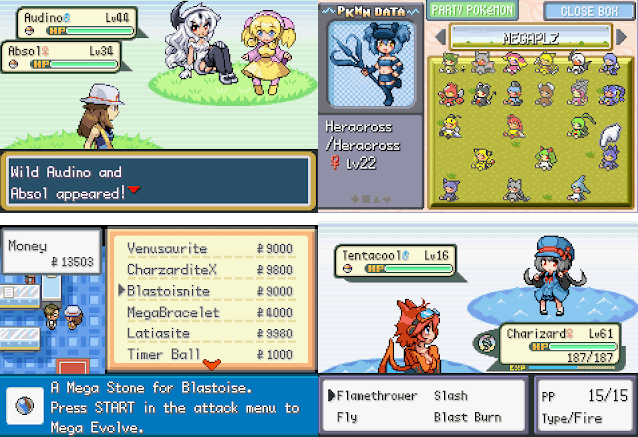638x437 pixels.
Task: Choose Venusaurite from the shop list
Action: pyautogui.click(x=167, y=249)
